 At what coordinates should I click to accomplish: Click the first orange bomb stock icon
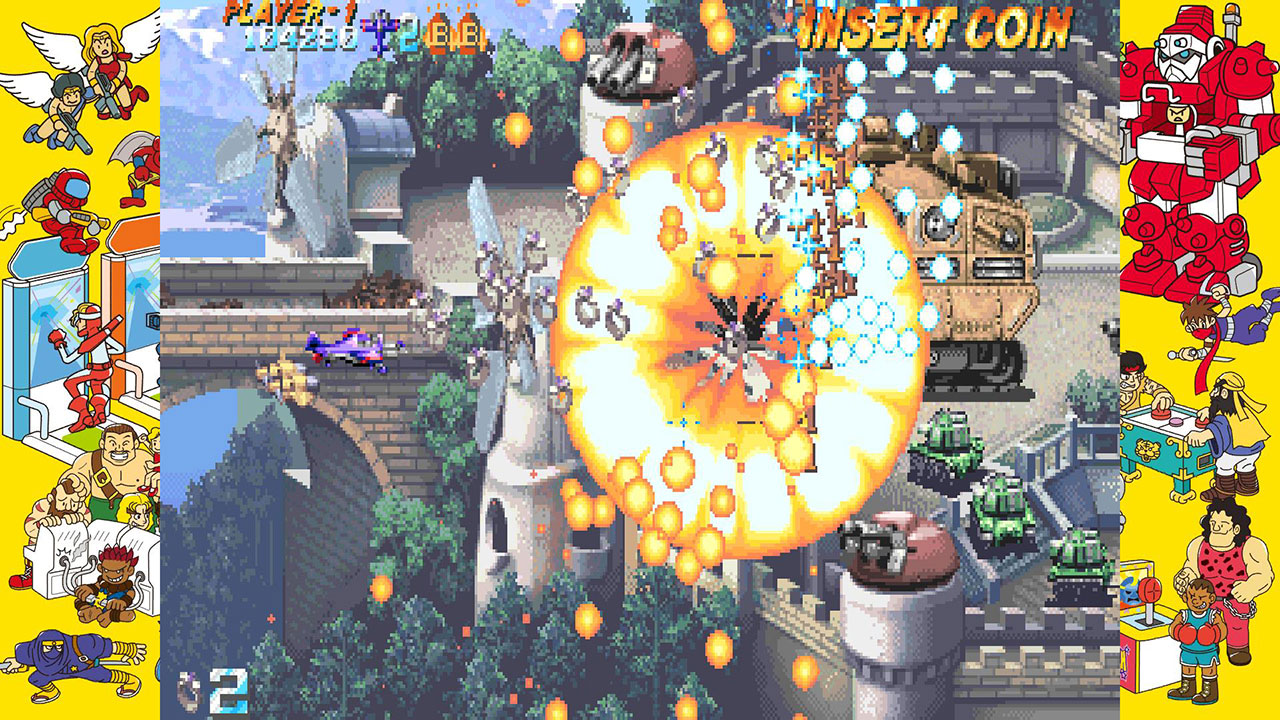click(x=440, y=30)
